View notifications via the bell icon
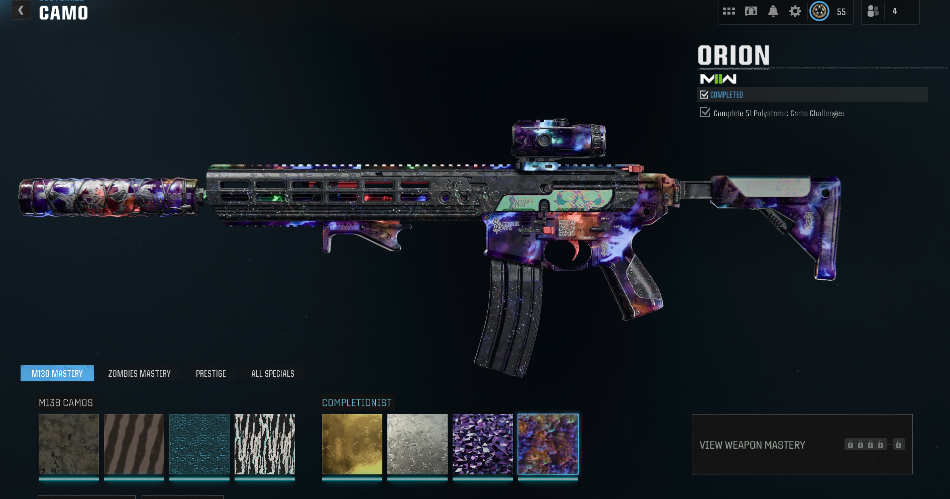The height and width of the screenshot is (499, 950). (x=773, y=11)
